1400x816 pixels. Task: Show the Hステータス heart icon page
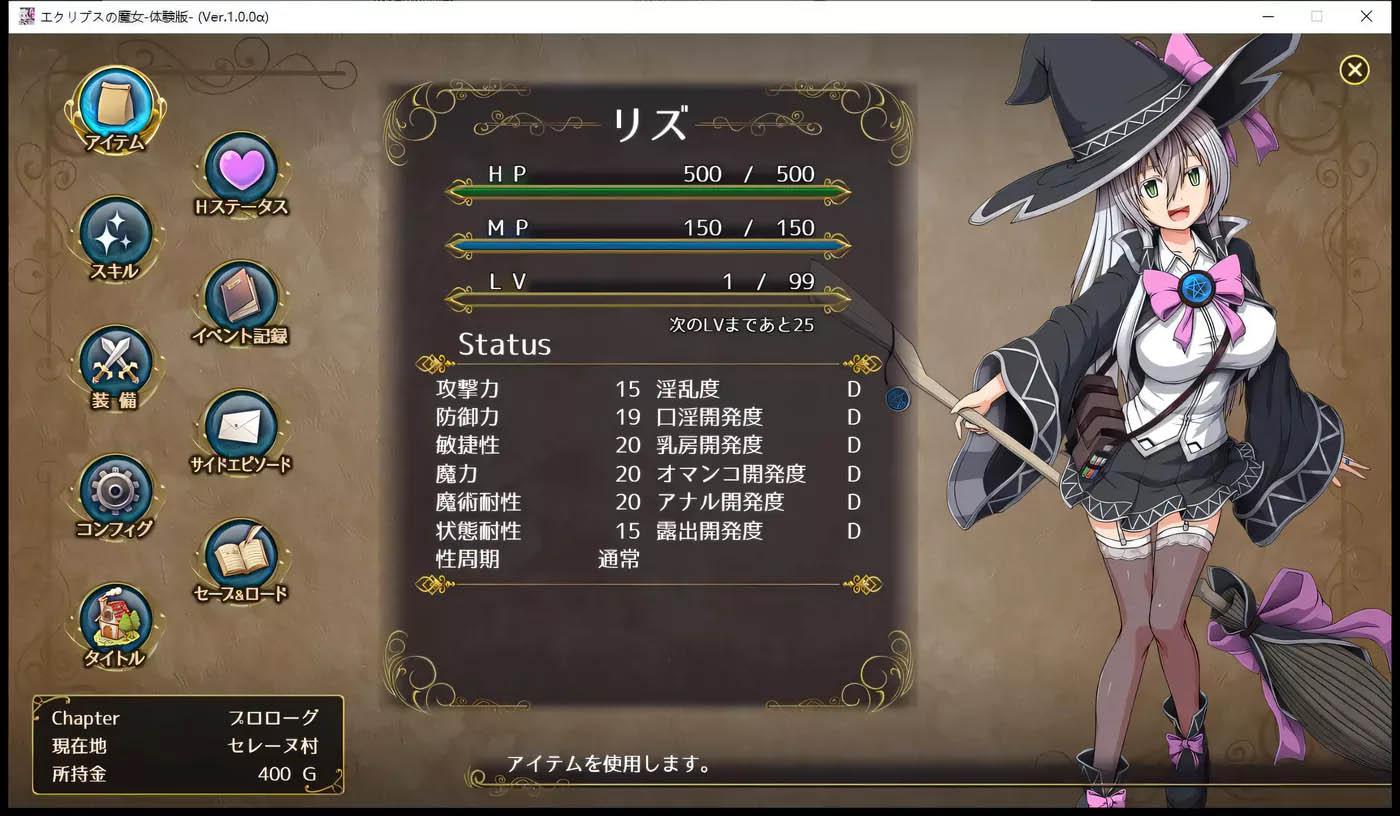[x=241, y=170]
